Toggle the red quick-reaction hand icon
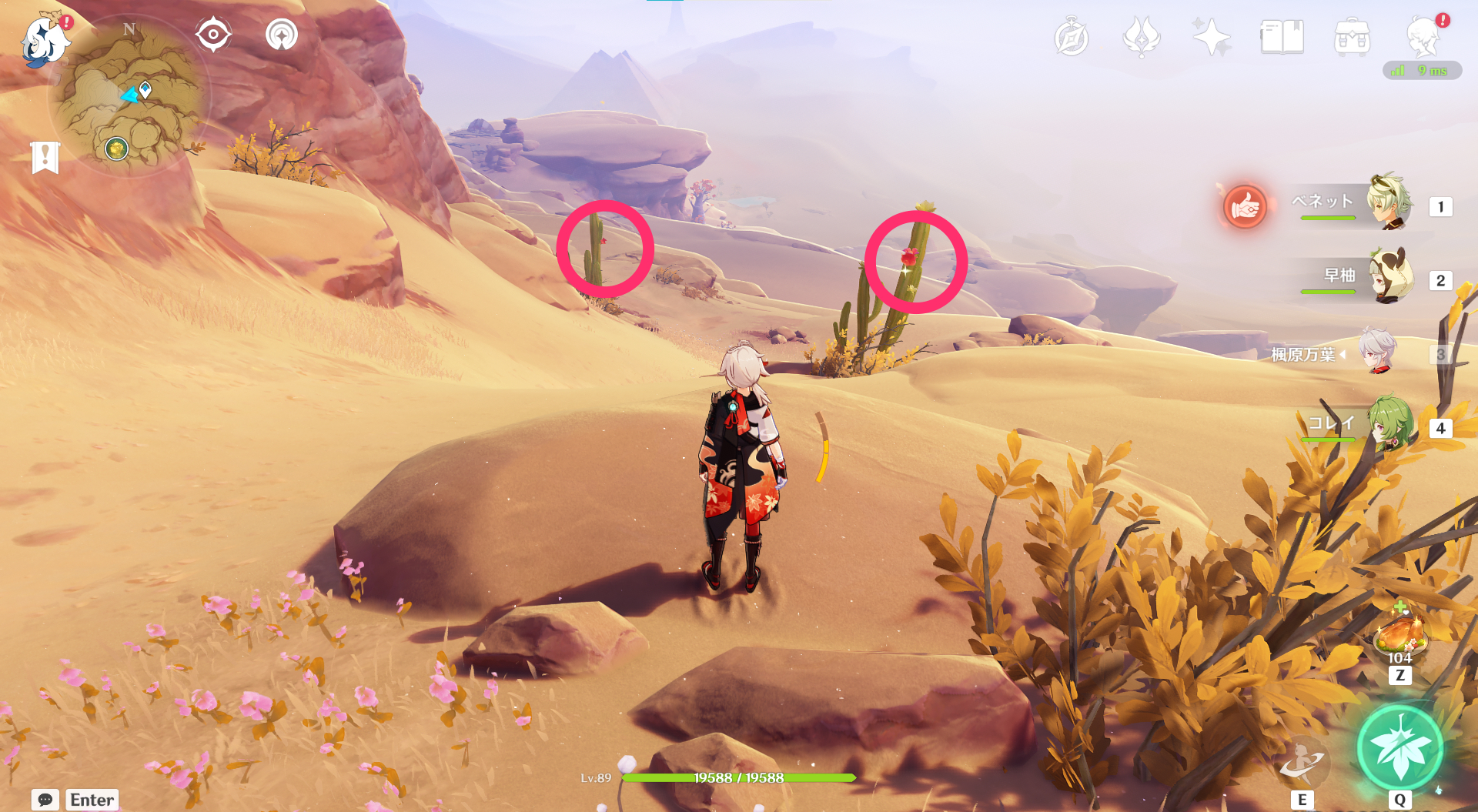The height and width of the screenshot is (812, 1478). pos(1246,206)
